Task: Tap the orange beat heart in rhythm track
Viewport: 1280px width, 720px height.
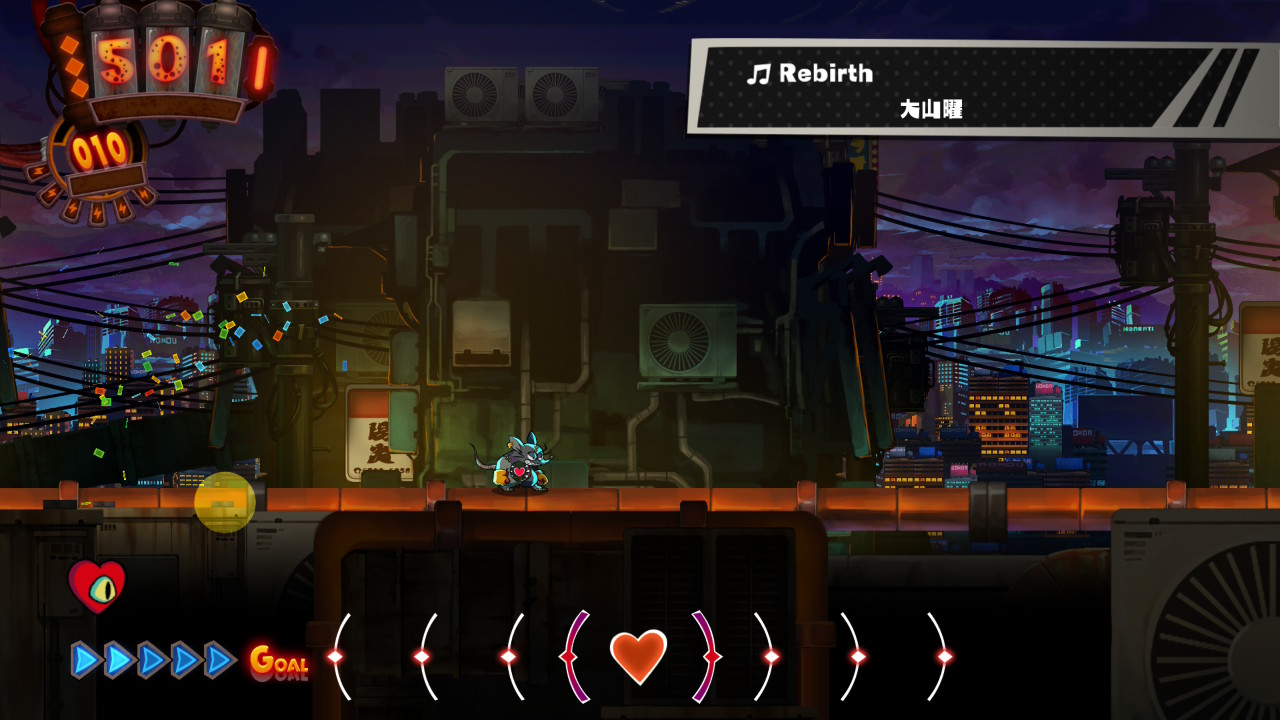Action: pyautogui.click(x=638, y=656)
